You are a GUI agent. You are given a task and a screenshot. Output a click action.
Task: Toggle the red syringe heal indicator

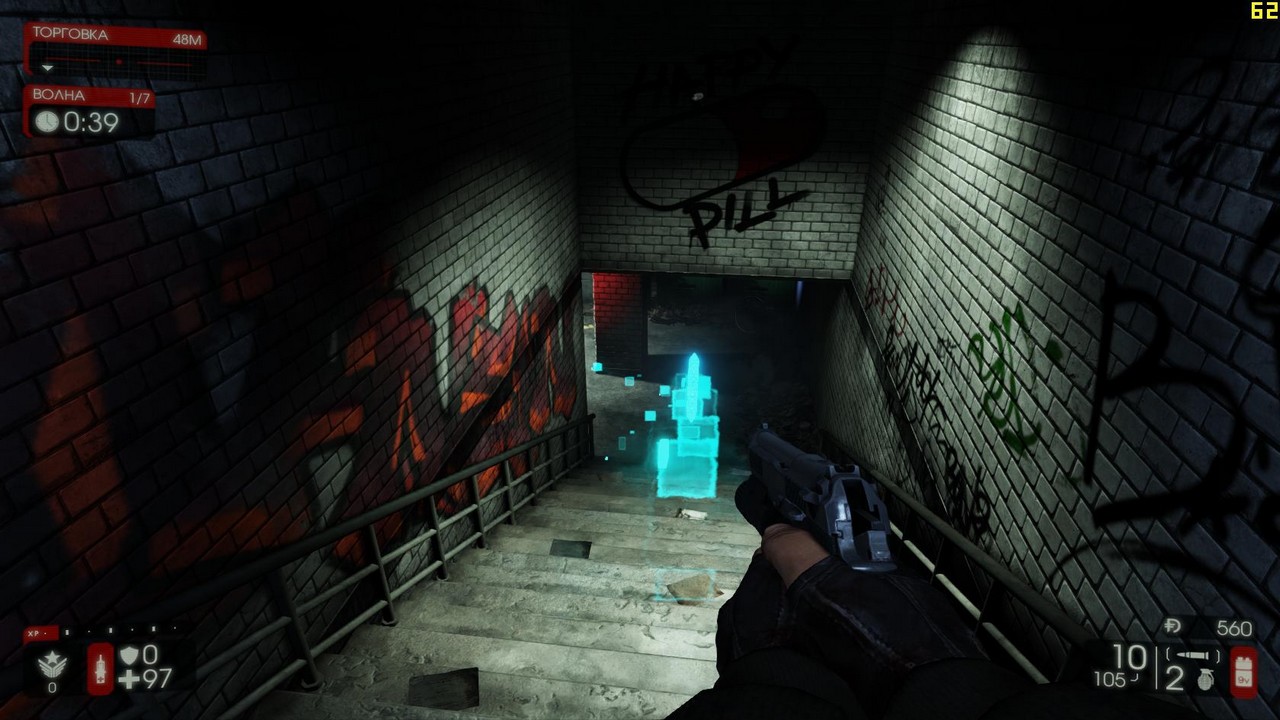click(x=101, y=666)
